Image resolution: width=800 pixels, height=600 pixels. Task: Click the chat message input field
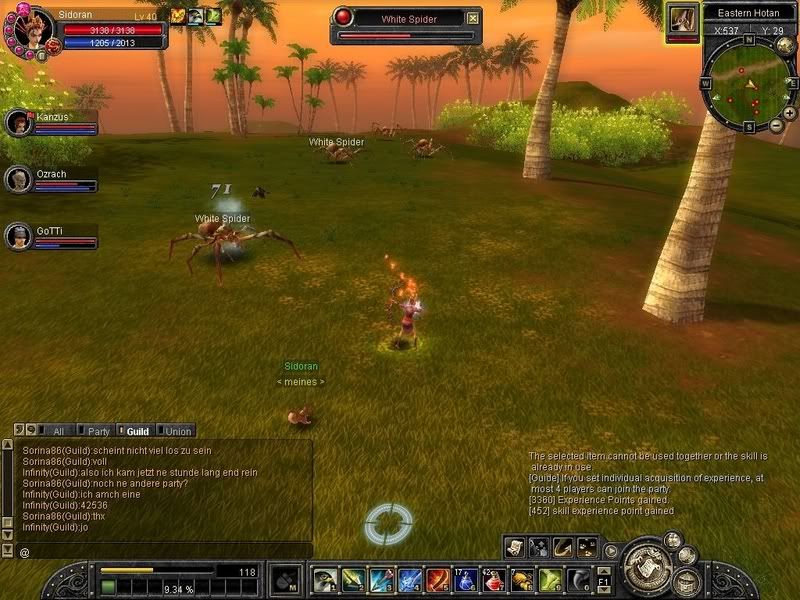[x=160, y=551]
